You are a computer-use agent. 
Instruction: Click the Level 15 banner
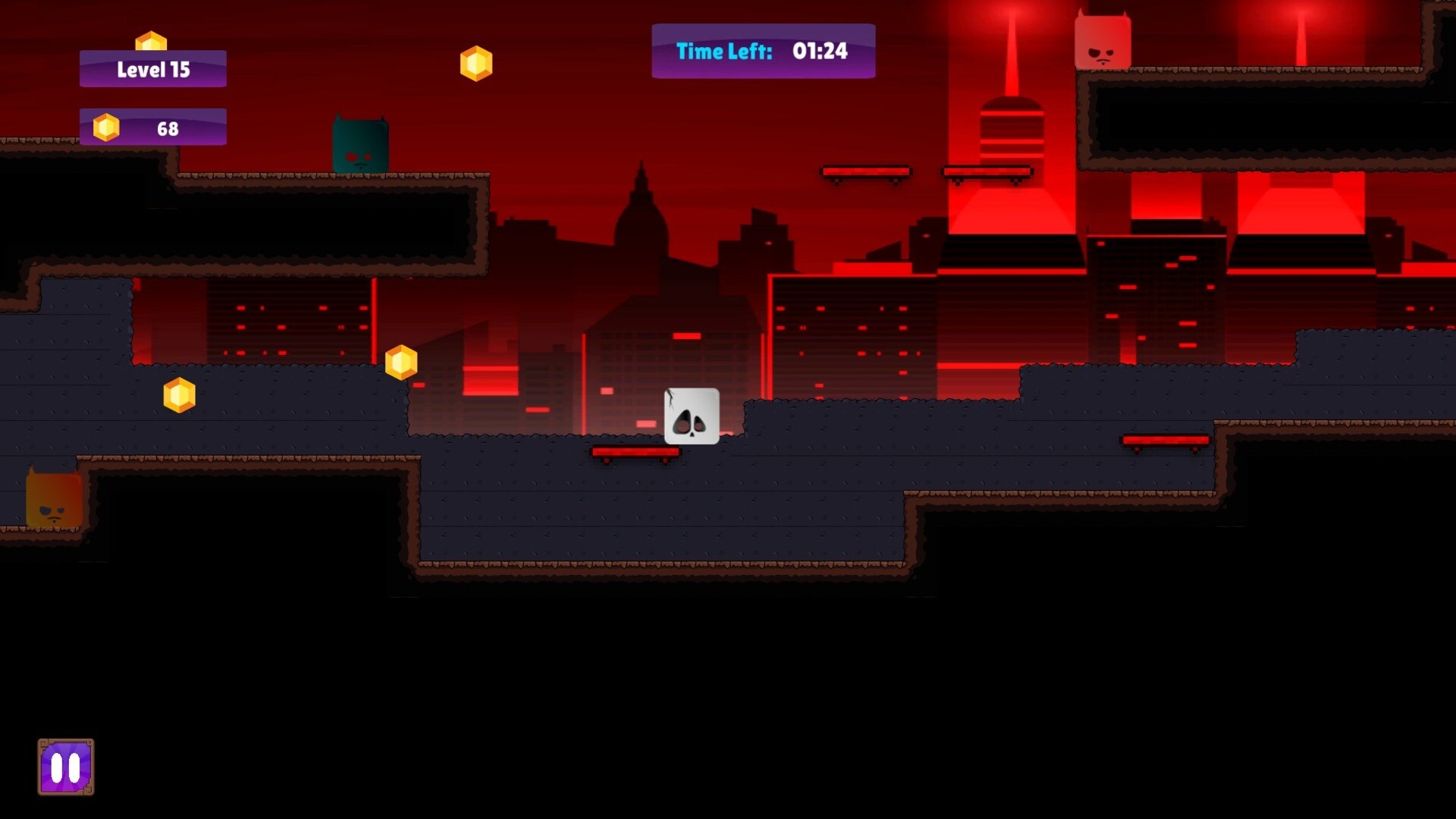click(152, 69)
